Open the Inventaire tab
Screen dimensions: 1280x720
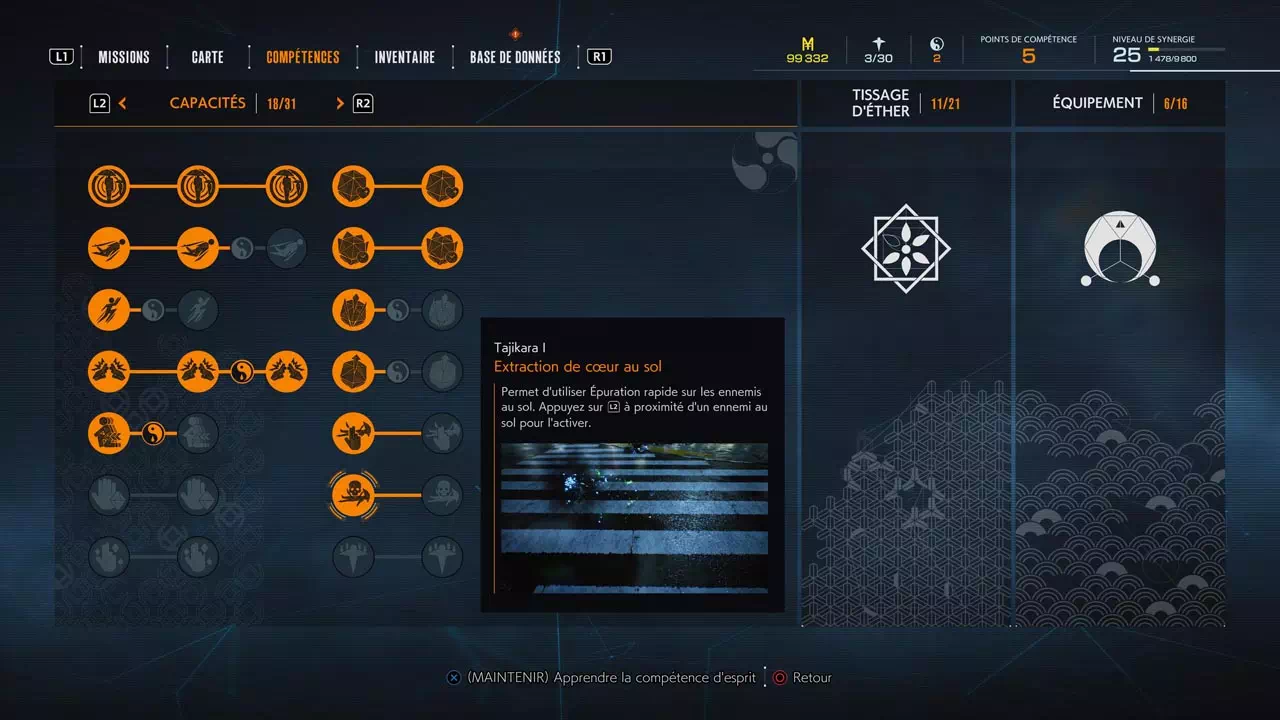405,57
